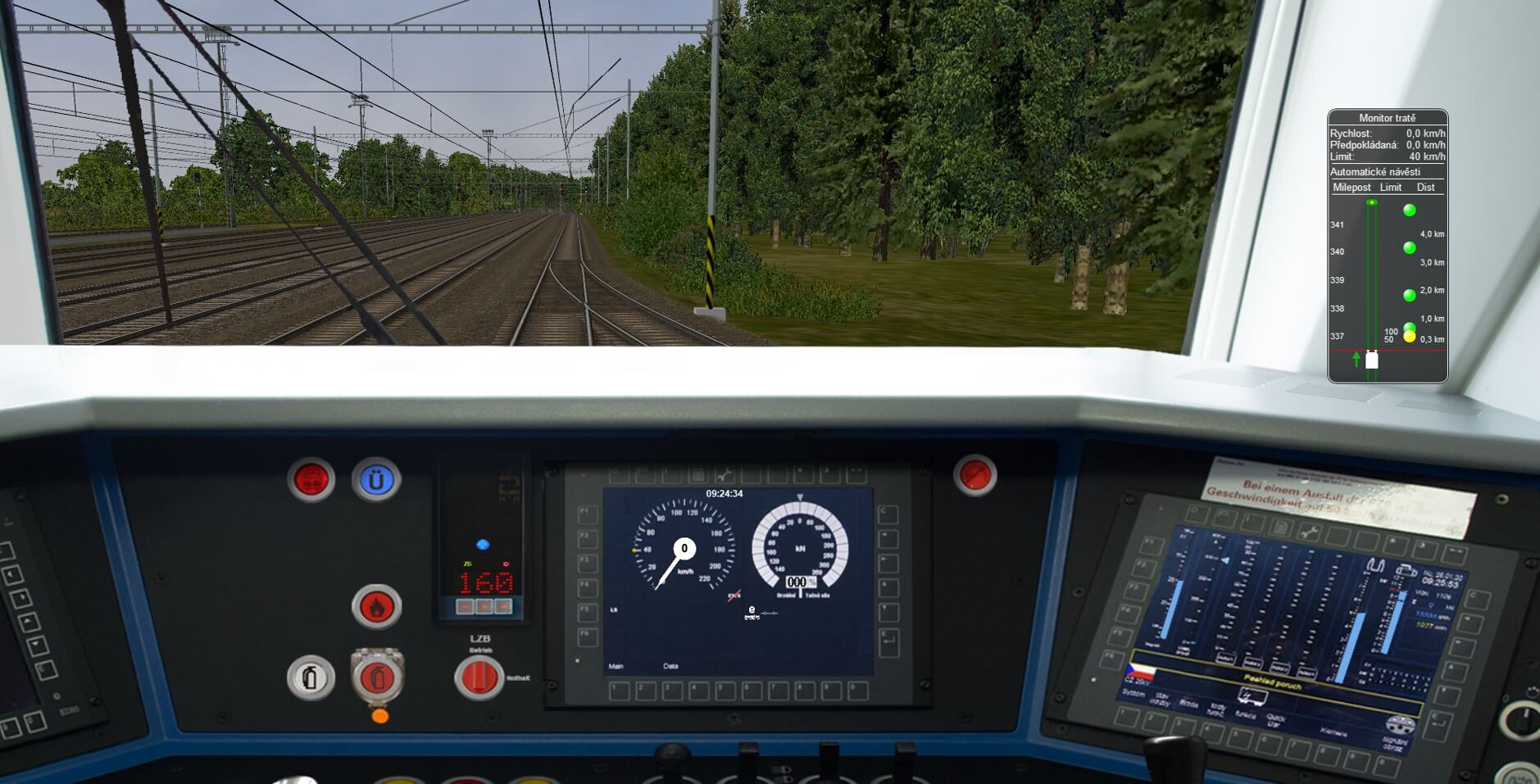Click the red flame fire-alarm button
Screen dimensions: 1540x784
click(x=377, y=604)
